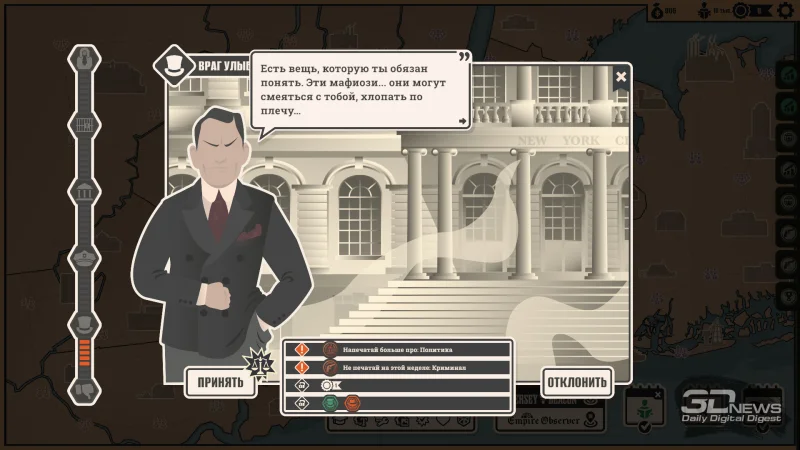Click the thumbs-down icon on the faction track
This screenshot has height=450, width=800.
85,389
